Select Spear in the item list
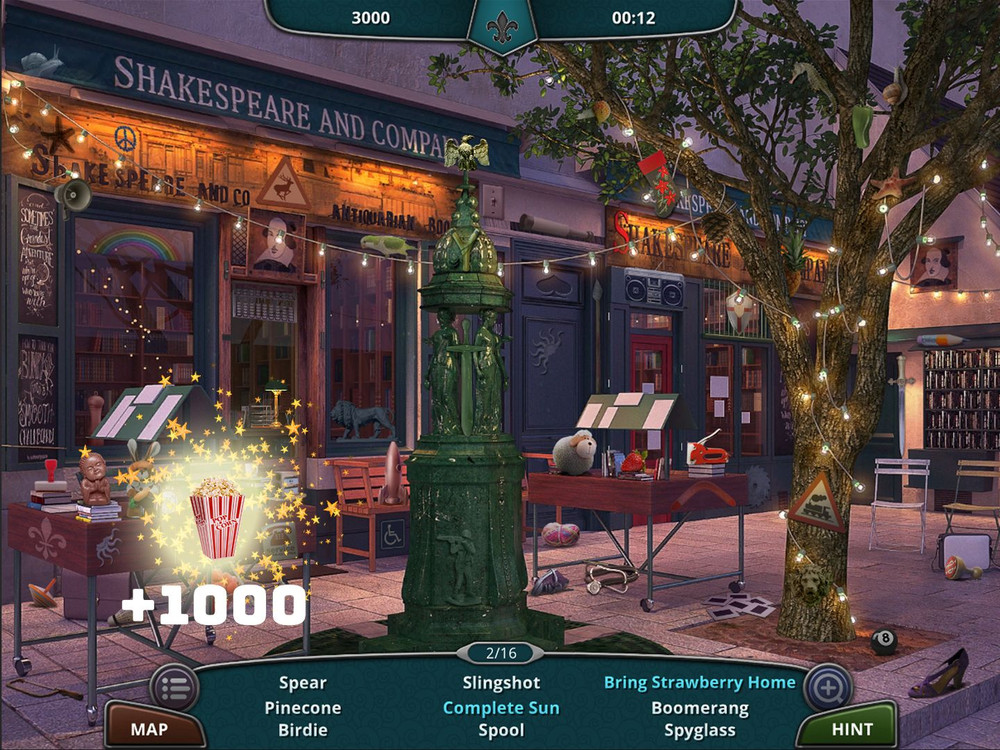This screenshot has width=1000, height=750. tap(302, 683)
